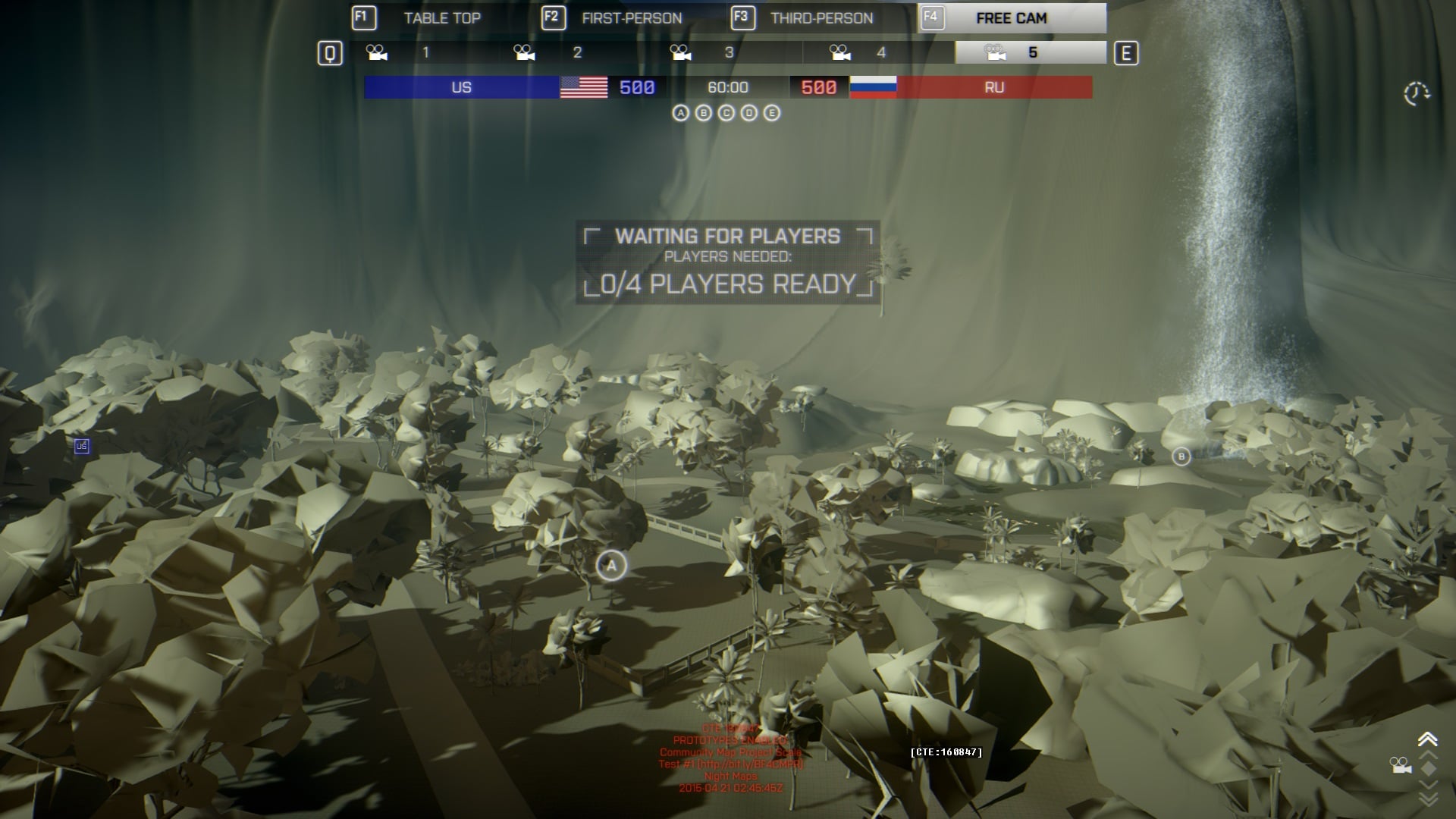Activate the Free Cam tab
Screen dimensions: 1456x819
[x=1011, y=18]
